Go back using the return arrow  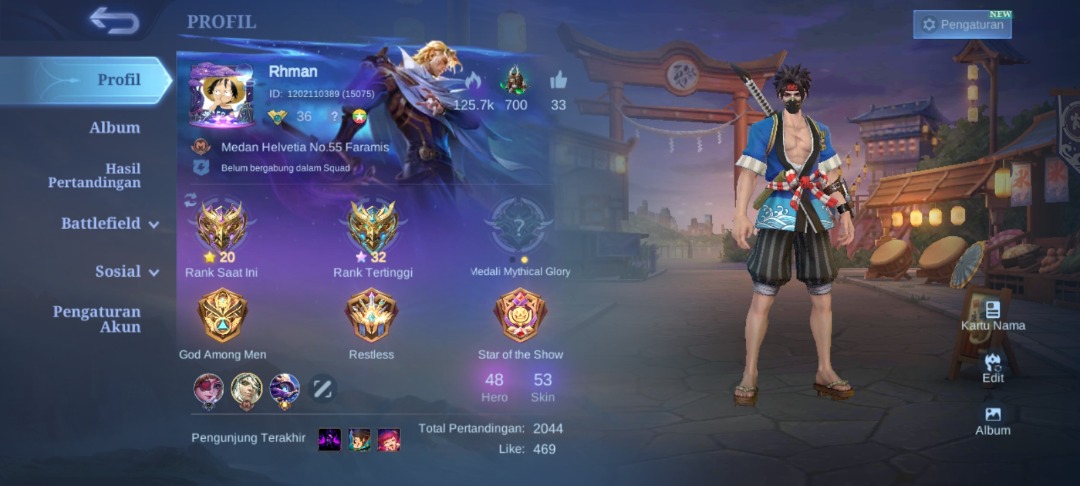pyautogui.click(x=113, y=21)
